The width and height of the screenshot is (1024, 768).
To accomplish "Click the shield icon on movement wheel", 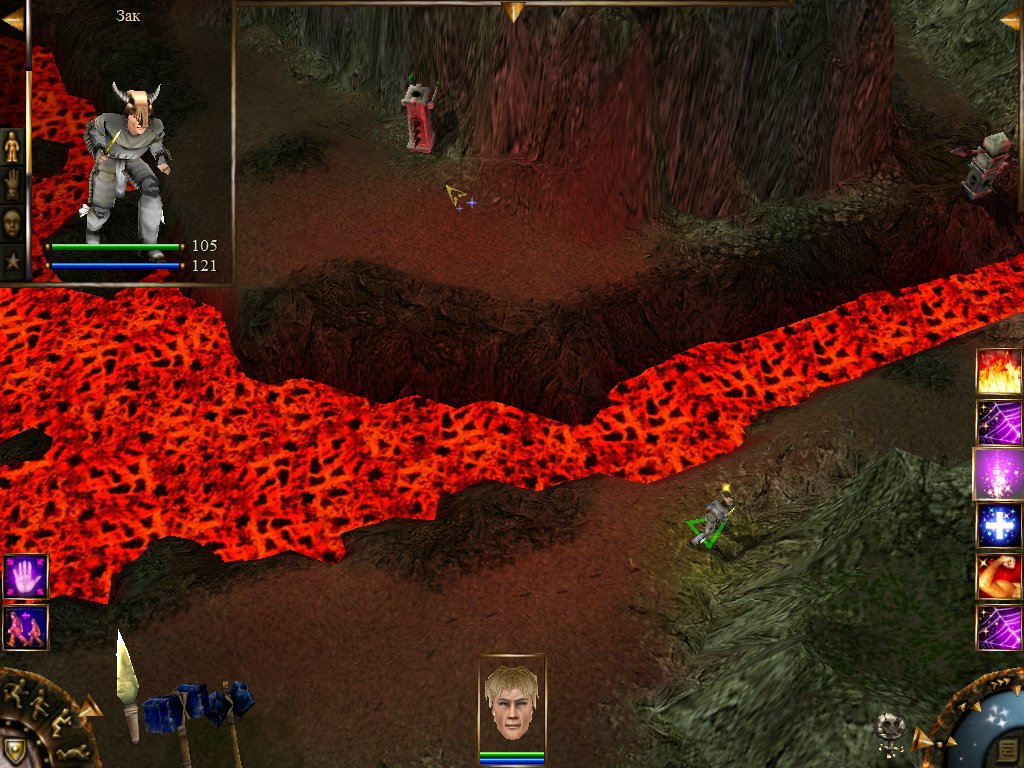I will pos(14,751).
